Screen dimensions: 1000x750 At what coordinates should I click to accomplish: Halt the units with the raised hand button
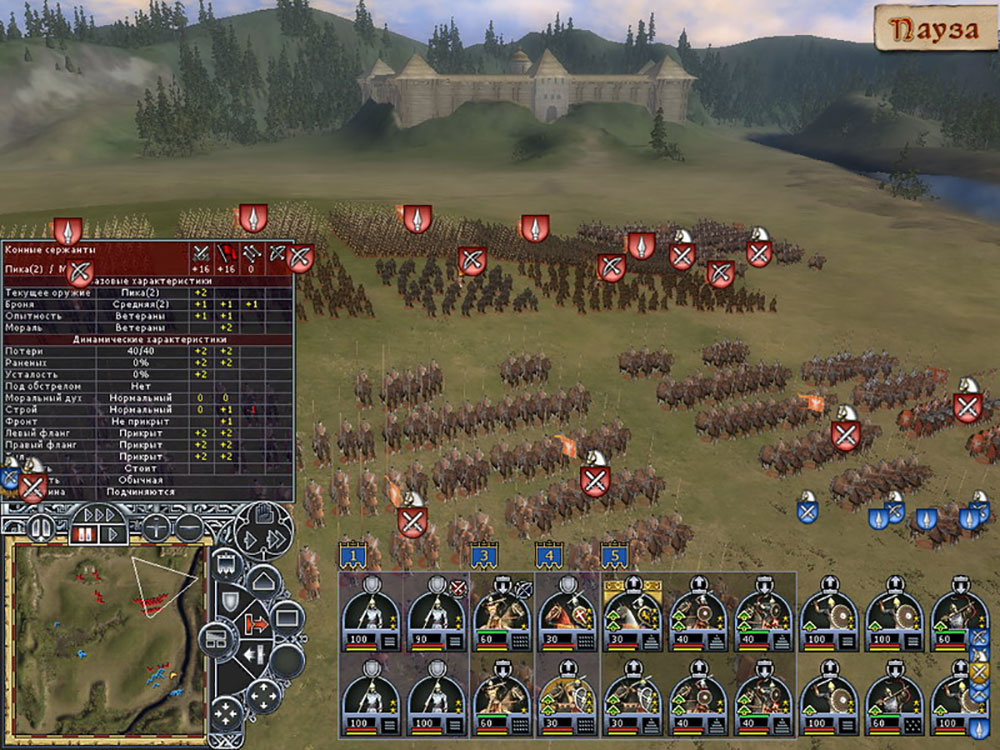[262, 516]
